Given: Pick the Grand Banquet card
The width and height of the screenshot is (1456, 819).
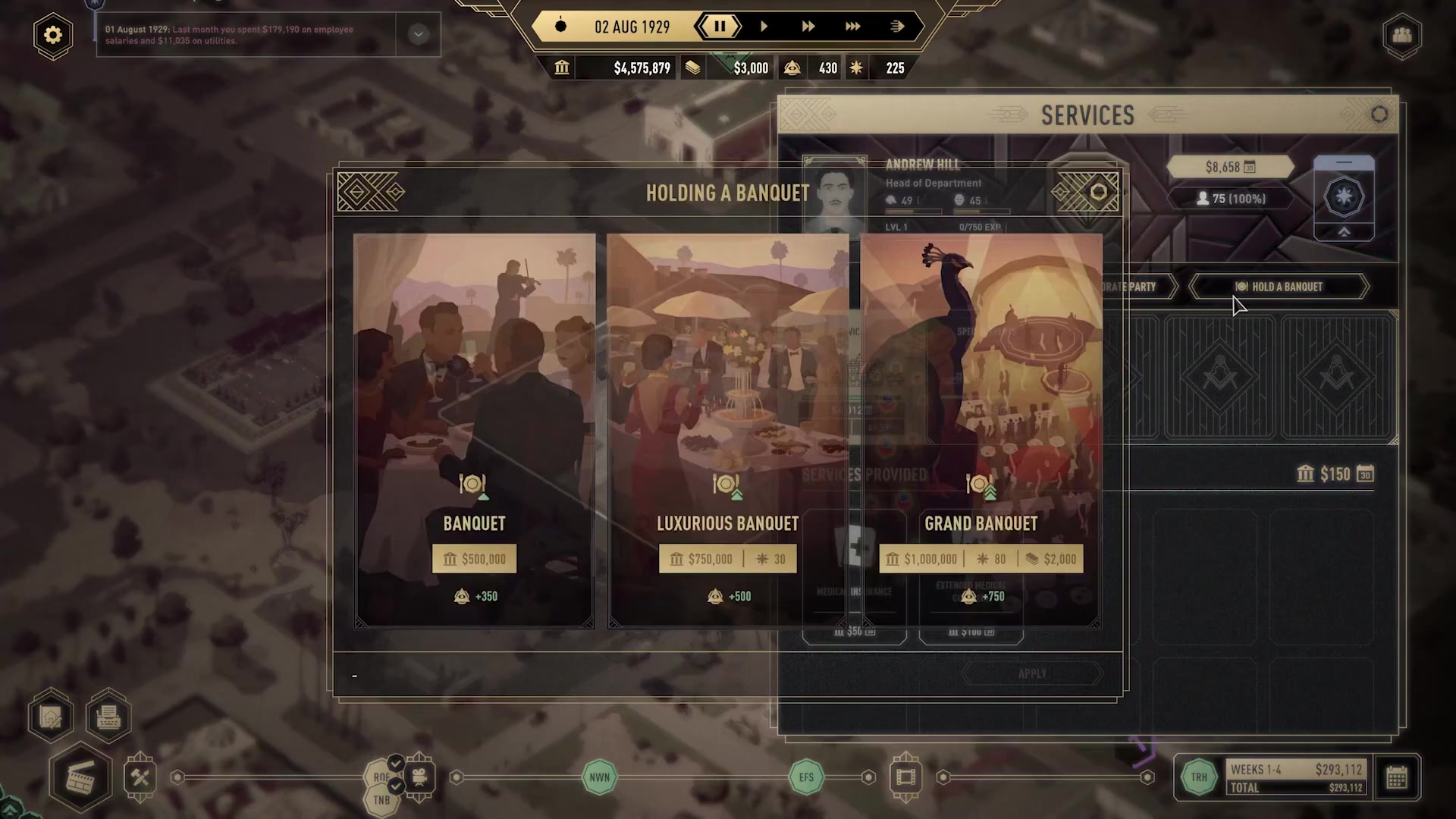Looking at the screenshot, I should 981,430.
